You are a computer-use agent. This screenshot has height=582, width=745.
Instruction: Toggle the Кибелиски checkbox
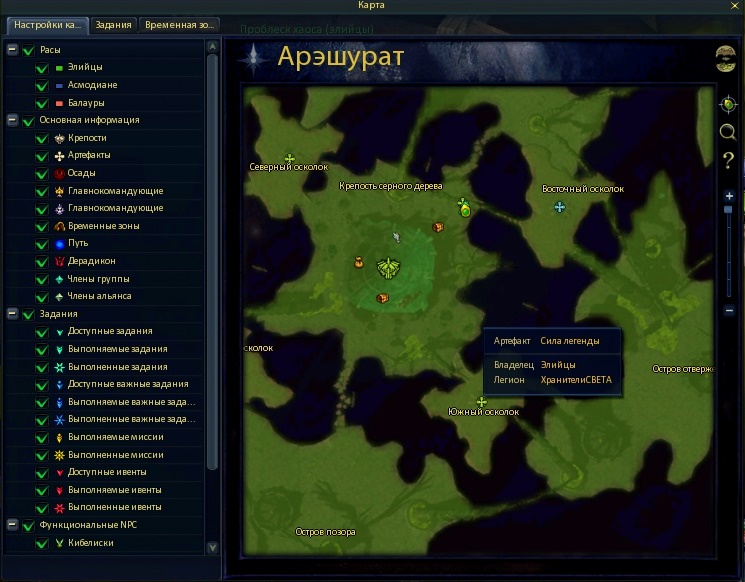tap(42, 543)
